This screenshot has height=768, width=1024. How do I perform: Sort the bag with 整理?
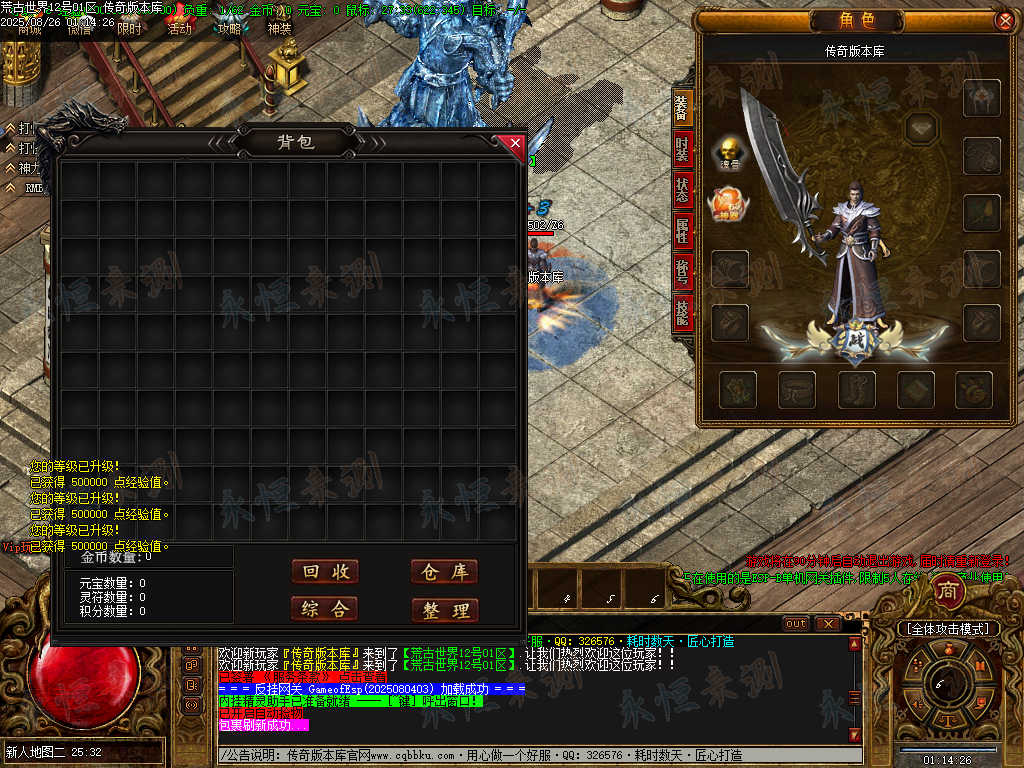444,610
